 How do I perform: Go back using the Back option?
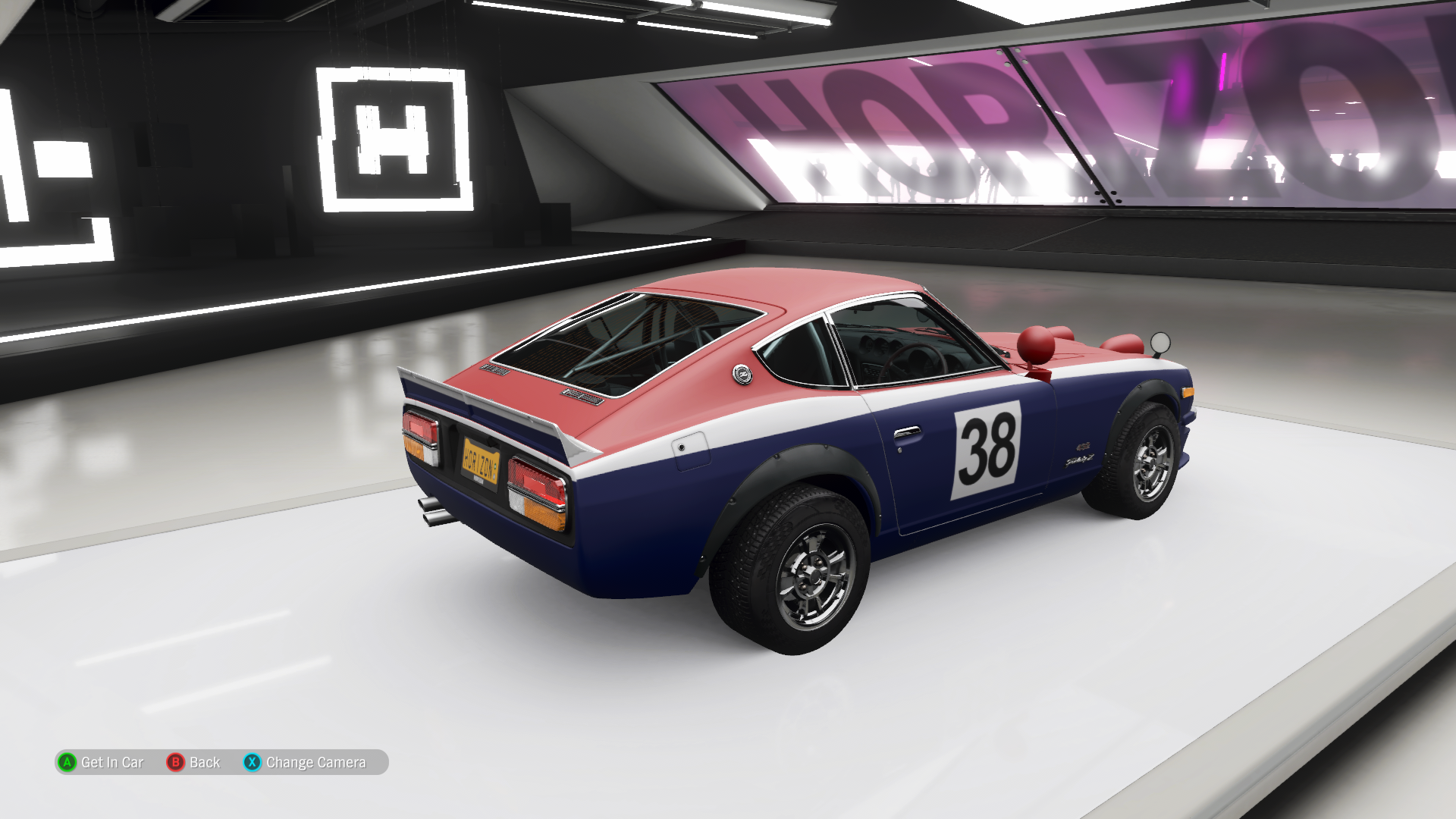194,762
